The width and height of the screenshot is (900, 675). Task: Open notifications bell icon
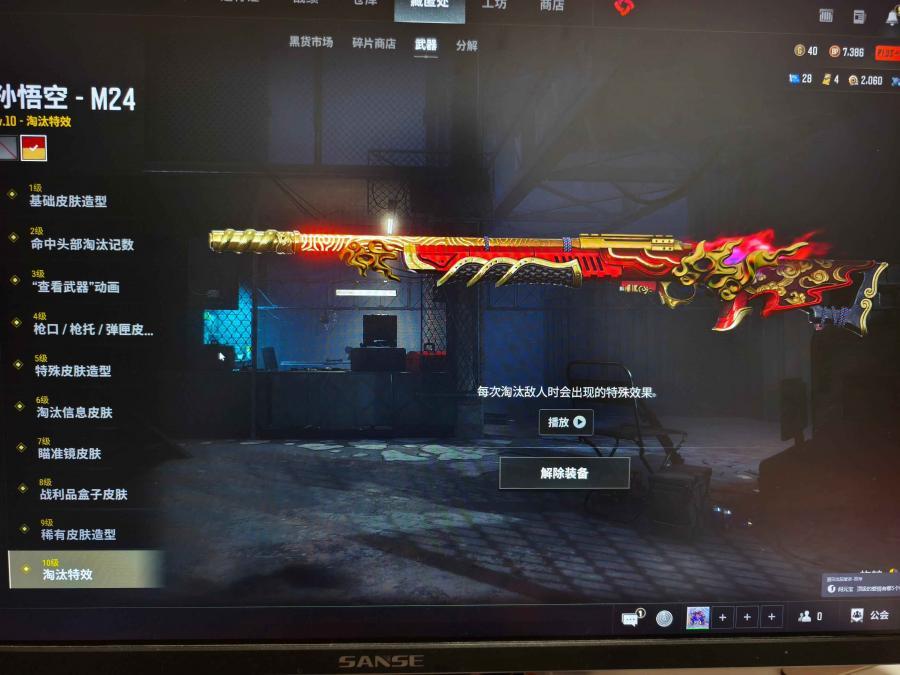click(x=891, y=17)
